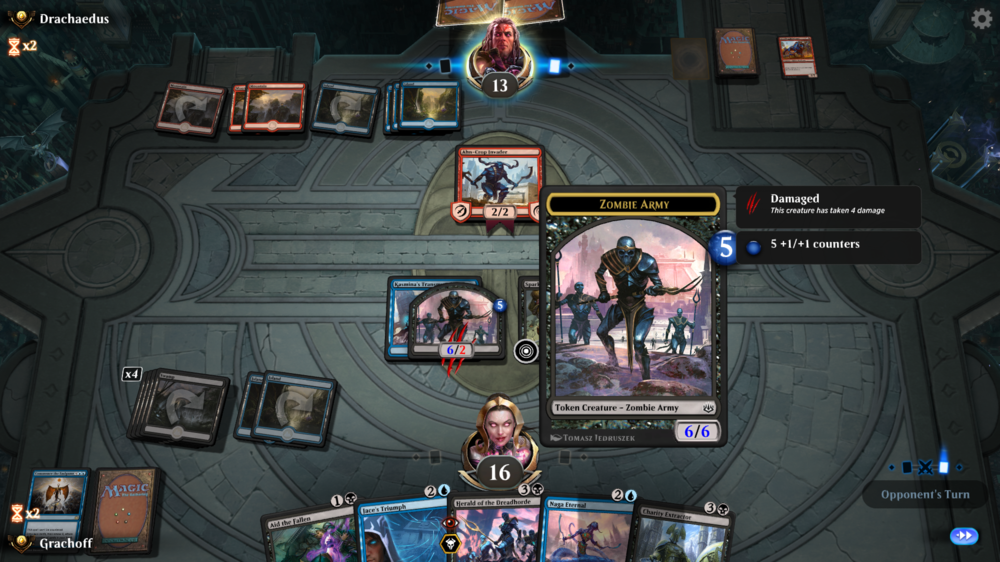Select the Naga Eternal card in hand

pyautogui.click(x=585, y=530)
